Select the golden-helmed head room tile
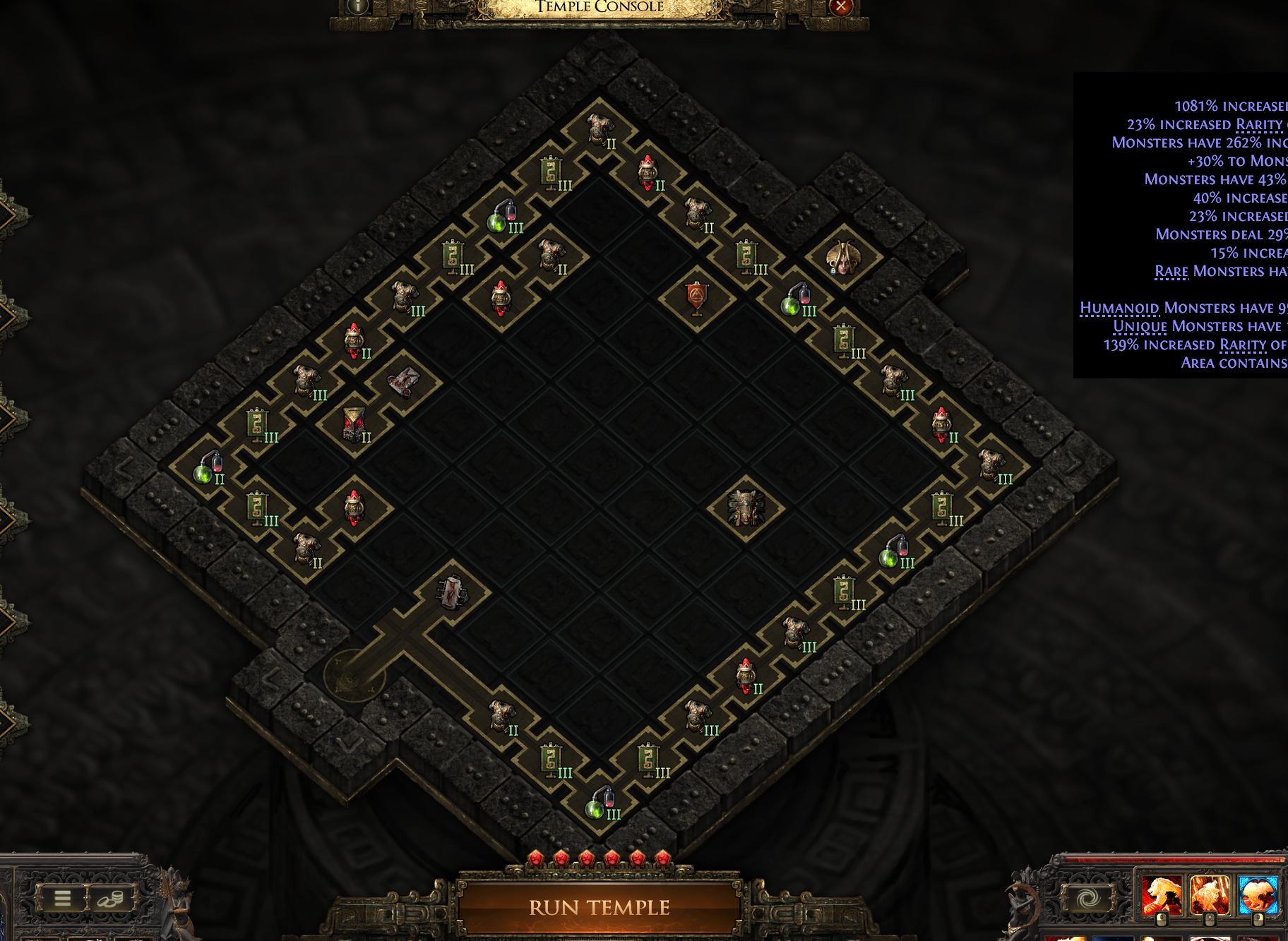This screenshot has height=941, width=1288. [843, 258]
